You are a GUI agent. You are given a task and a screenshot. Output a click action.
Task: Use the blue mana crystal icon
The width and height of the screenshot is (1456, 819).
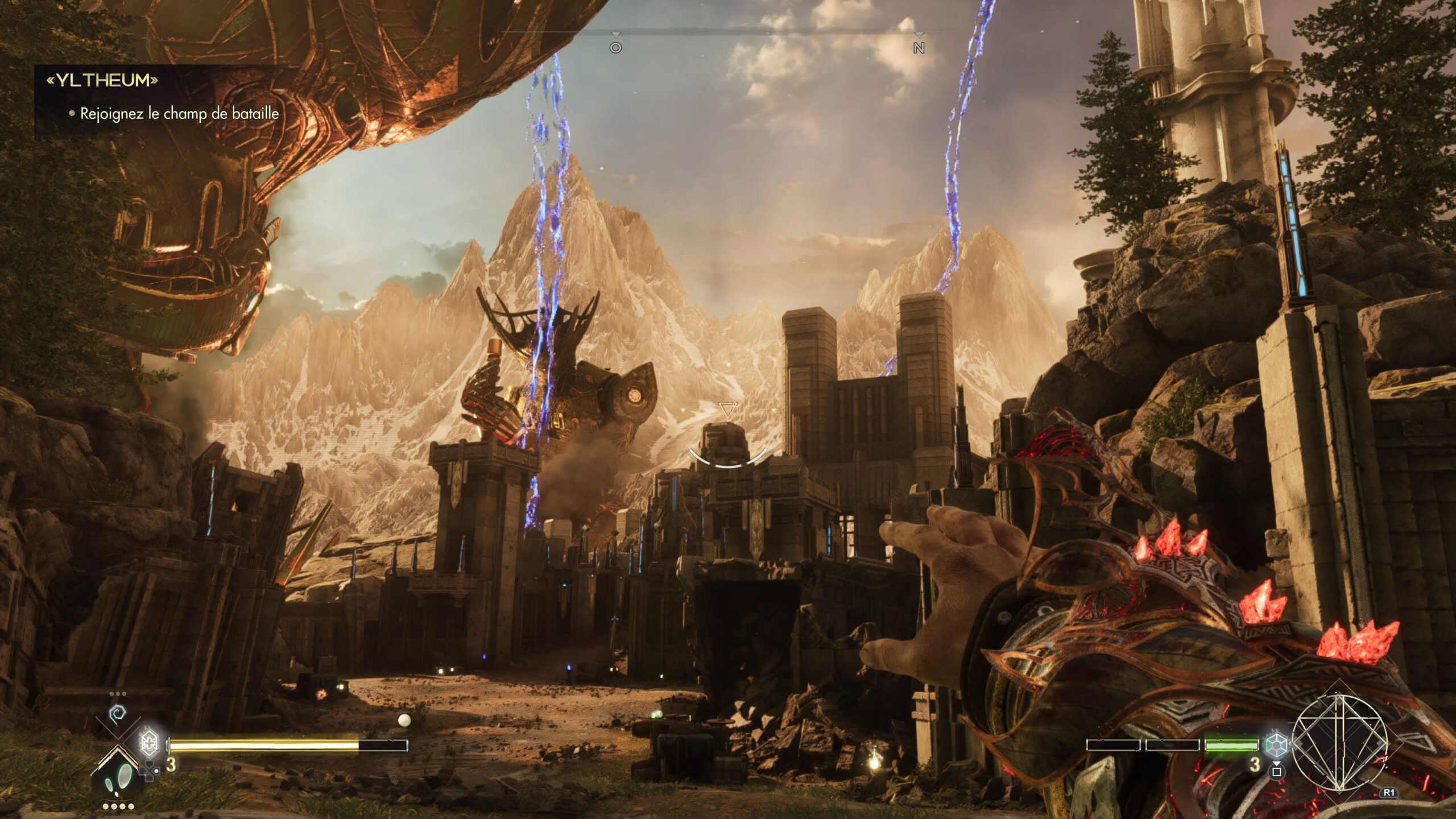[x=1275, y=744]
